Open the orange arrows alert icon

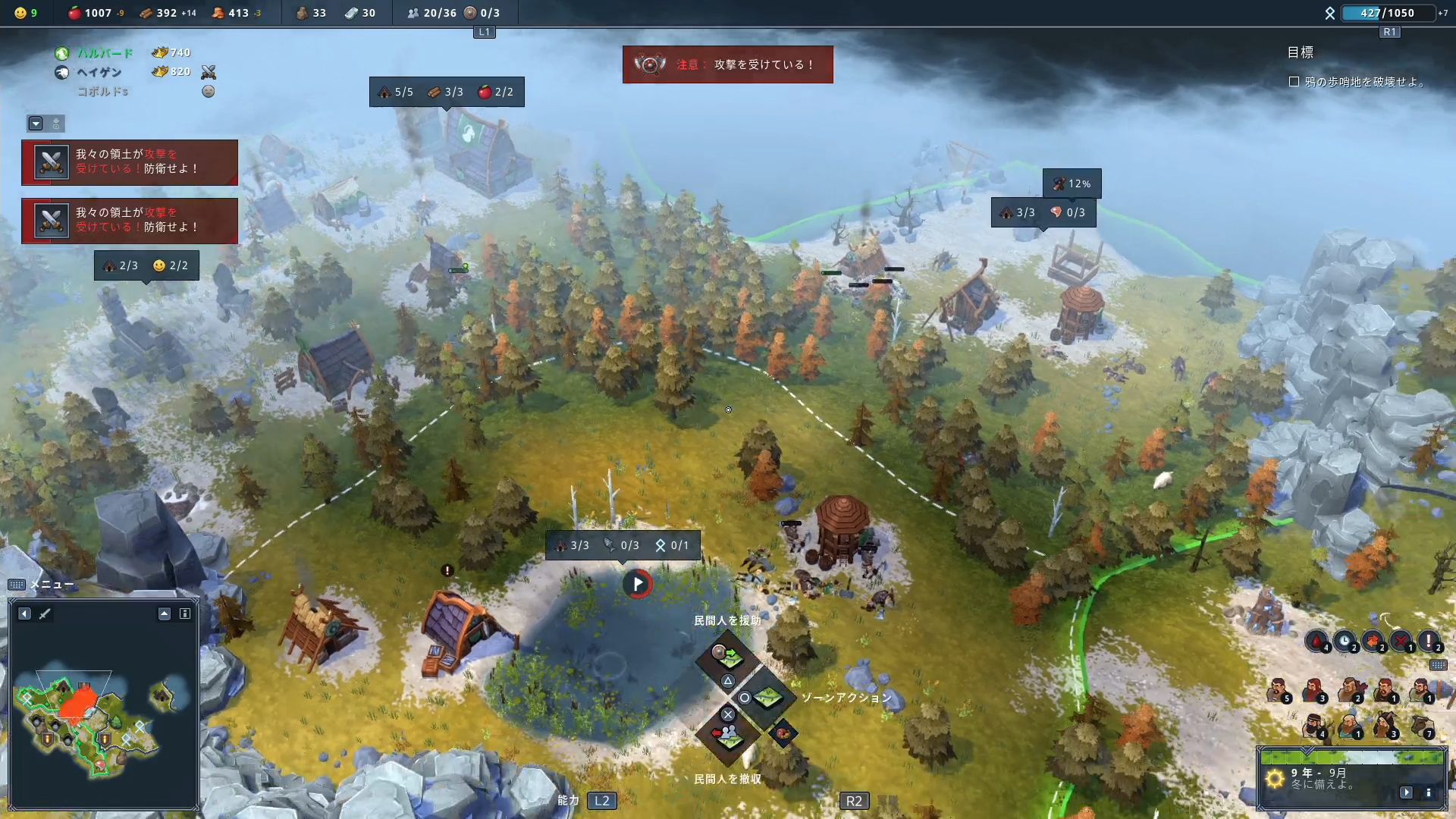point(1373,642)
